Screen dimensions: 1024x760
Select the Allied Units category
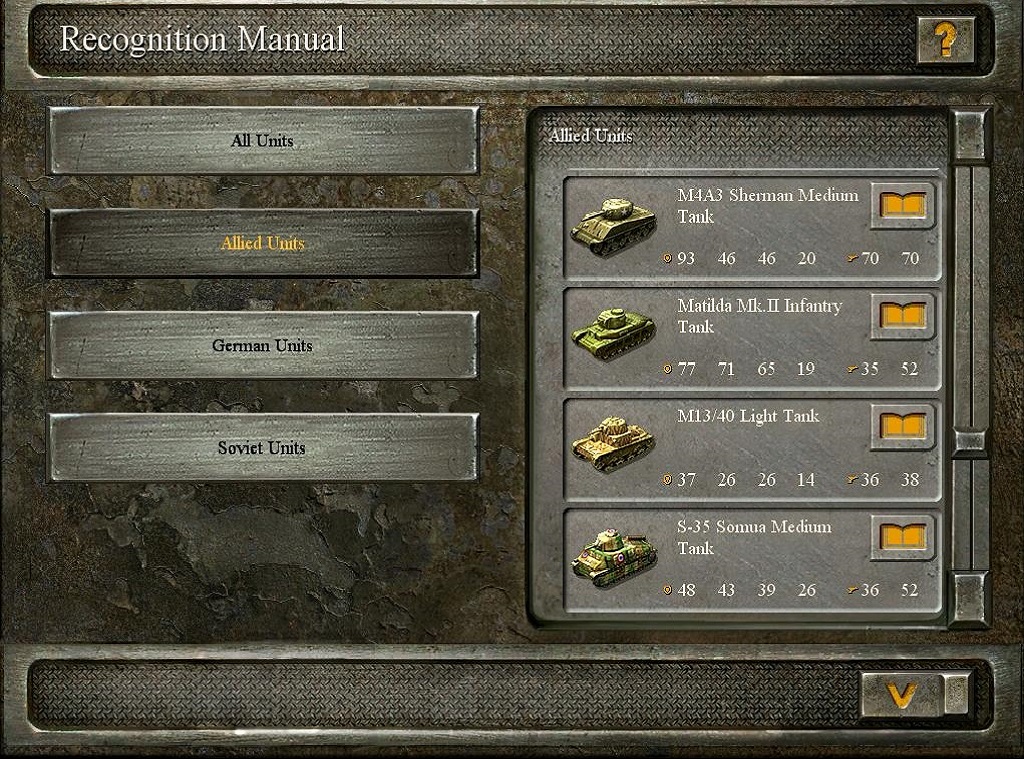[263, 243]
